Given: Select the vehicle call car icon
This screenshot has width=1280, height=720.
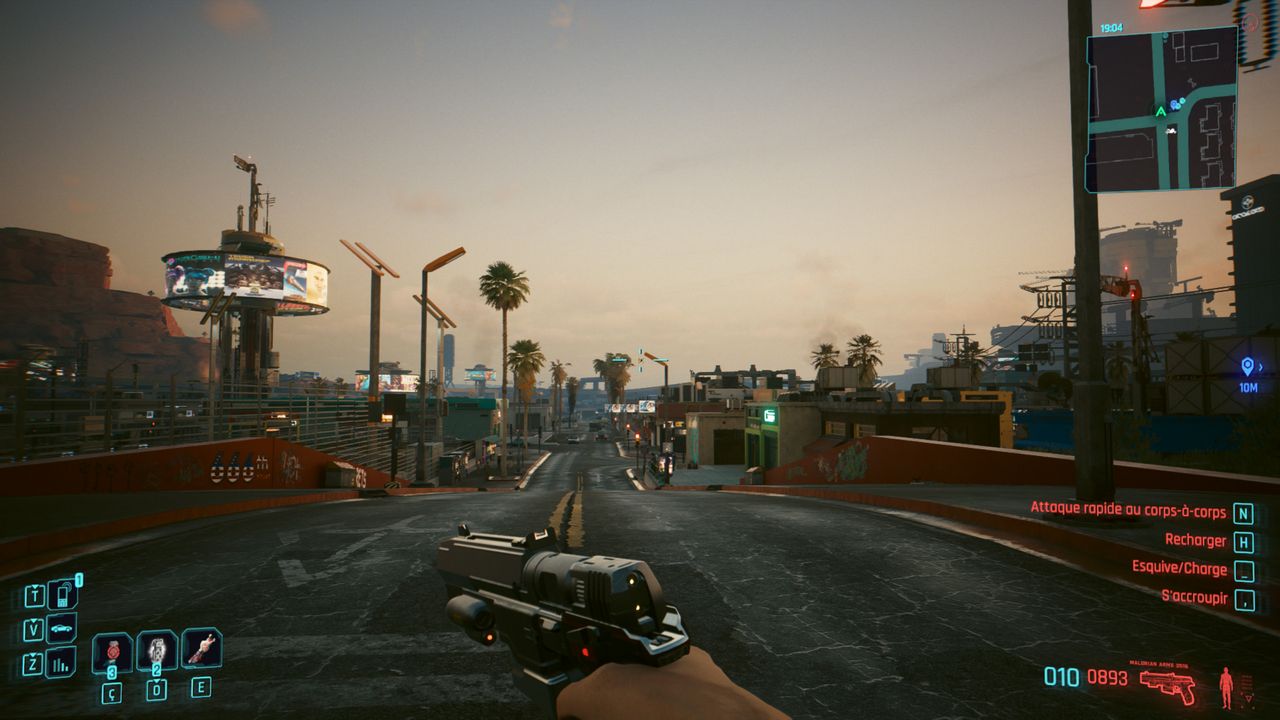Looking at the screenshot, I should [x=62, y=629].
